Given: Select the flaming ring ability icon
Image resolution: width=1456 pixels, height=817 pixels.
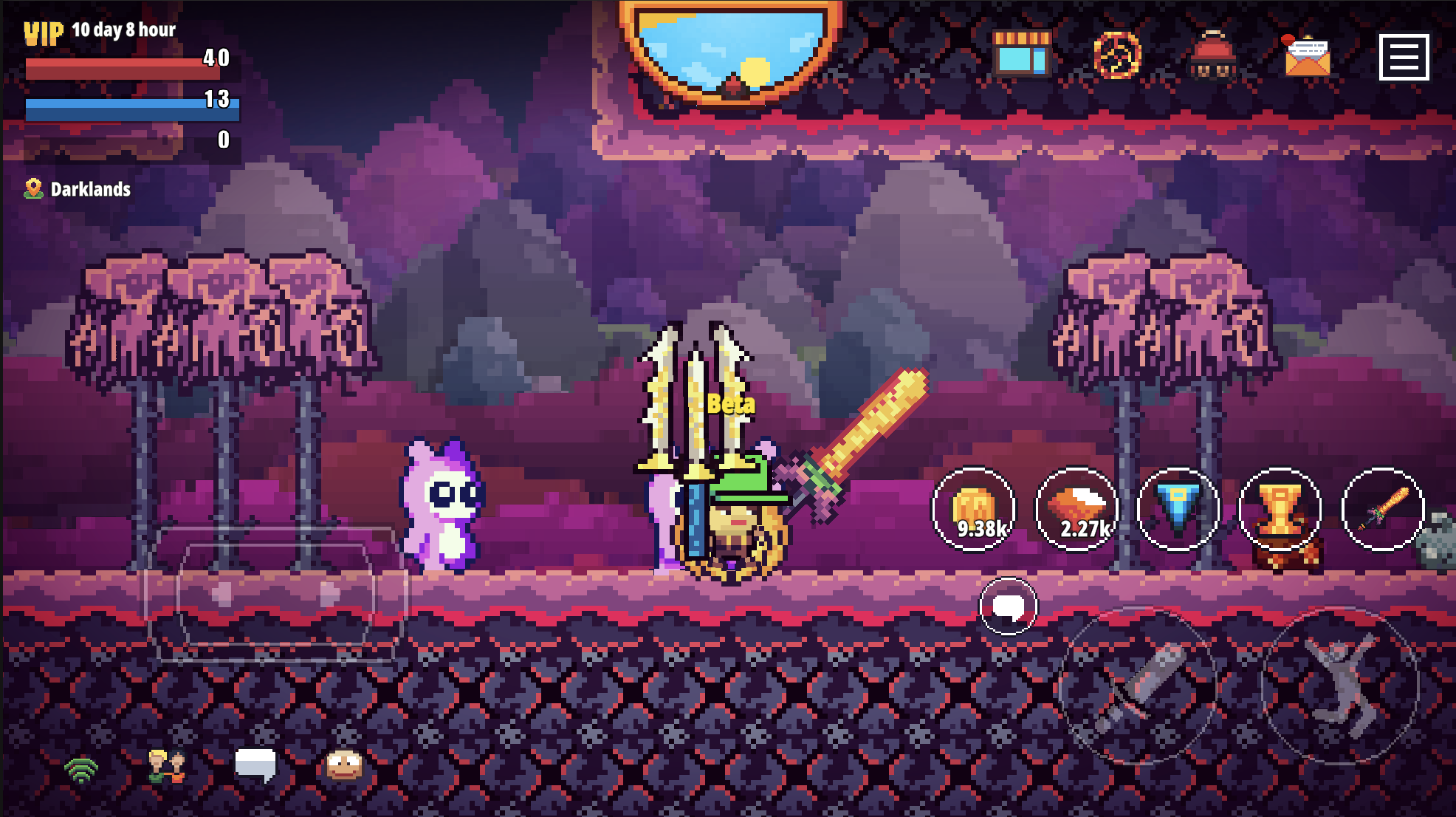Looking at the screenshot, I should [x=1117, y=56].
